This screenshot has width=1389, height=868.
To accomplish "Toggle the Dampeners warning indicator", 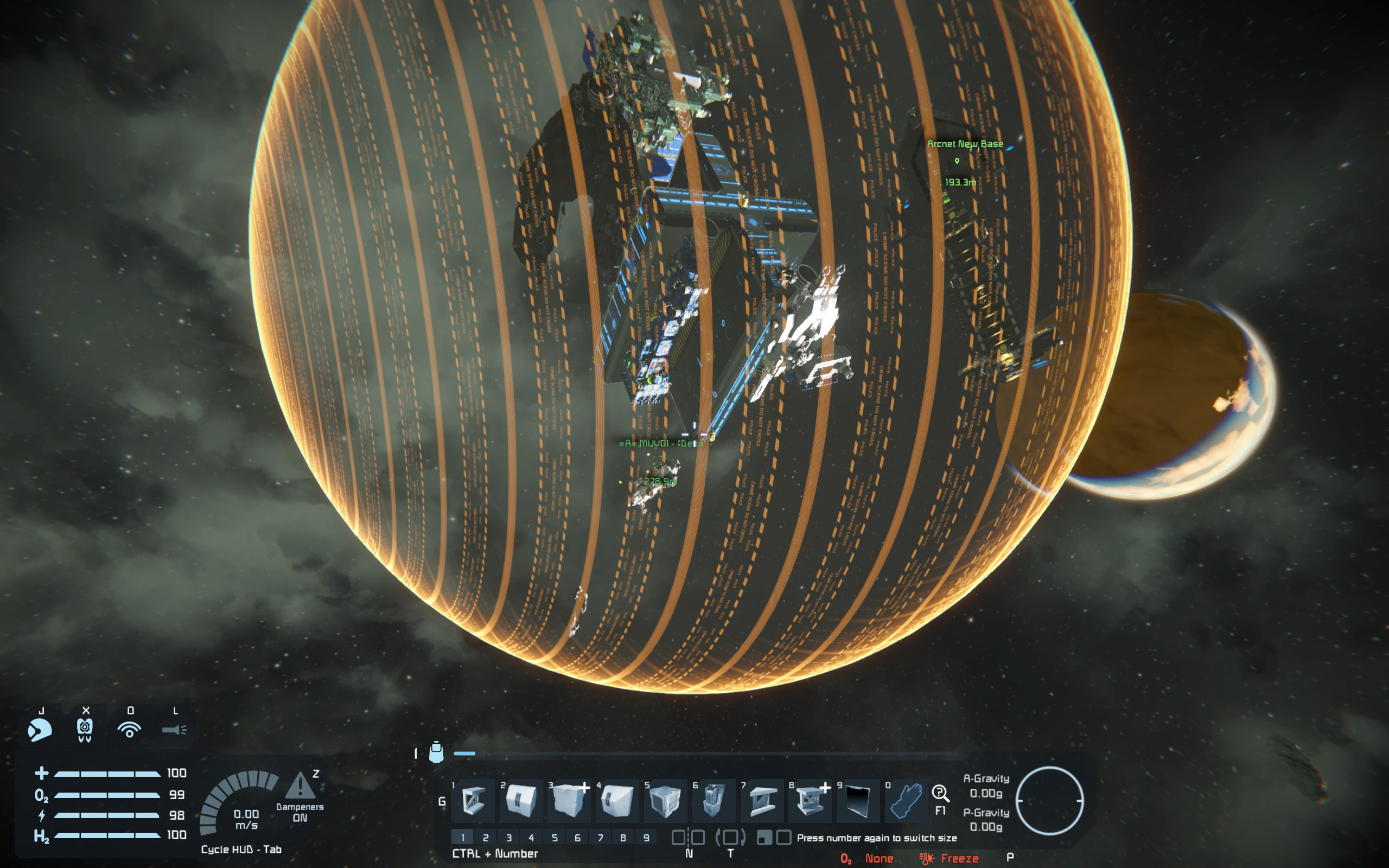I will [300, 787].
